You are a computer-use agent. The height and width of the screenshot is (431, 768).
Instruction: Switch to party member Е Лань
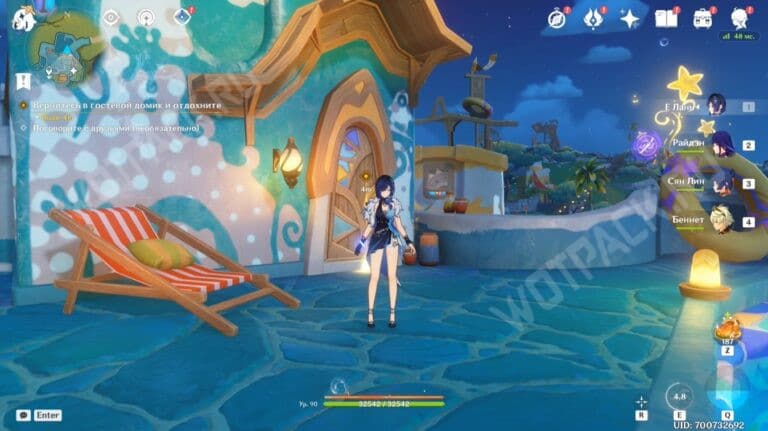[717, 105]
